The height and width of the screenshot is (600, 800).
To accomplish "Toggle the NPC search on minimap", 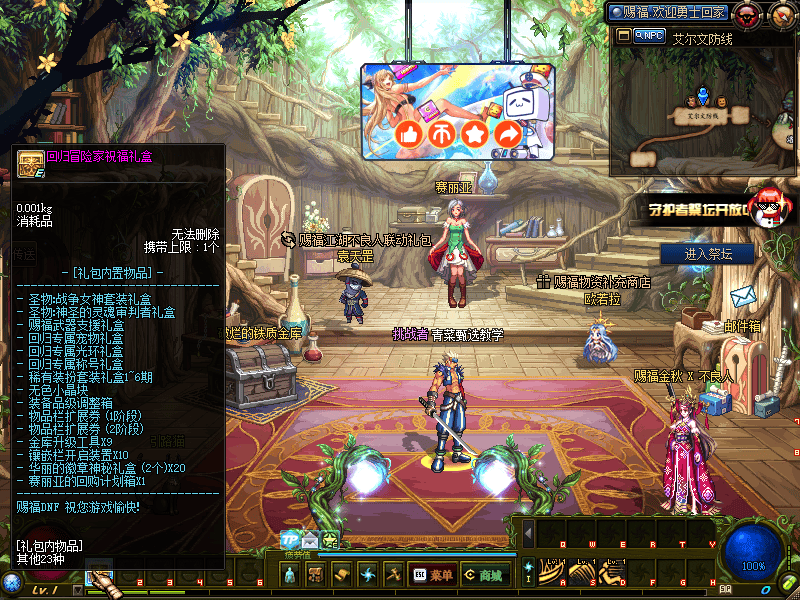I will coord(650,36).
